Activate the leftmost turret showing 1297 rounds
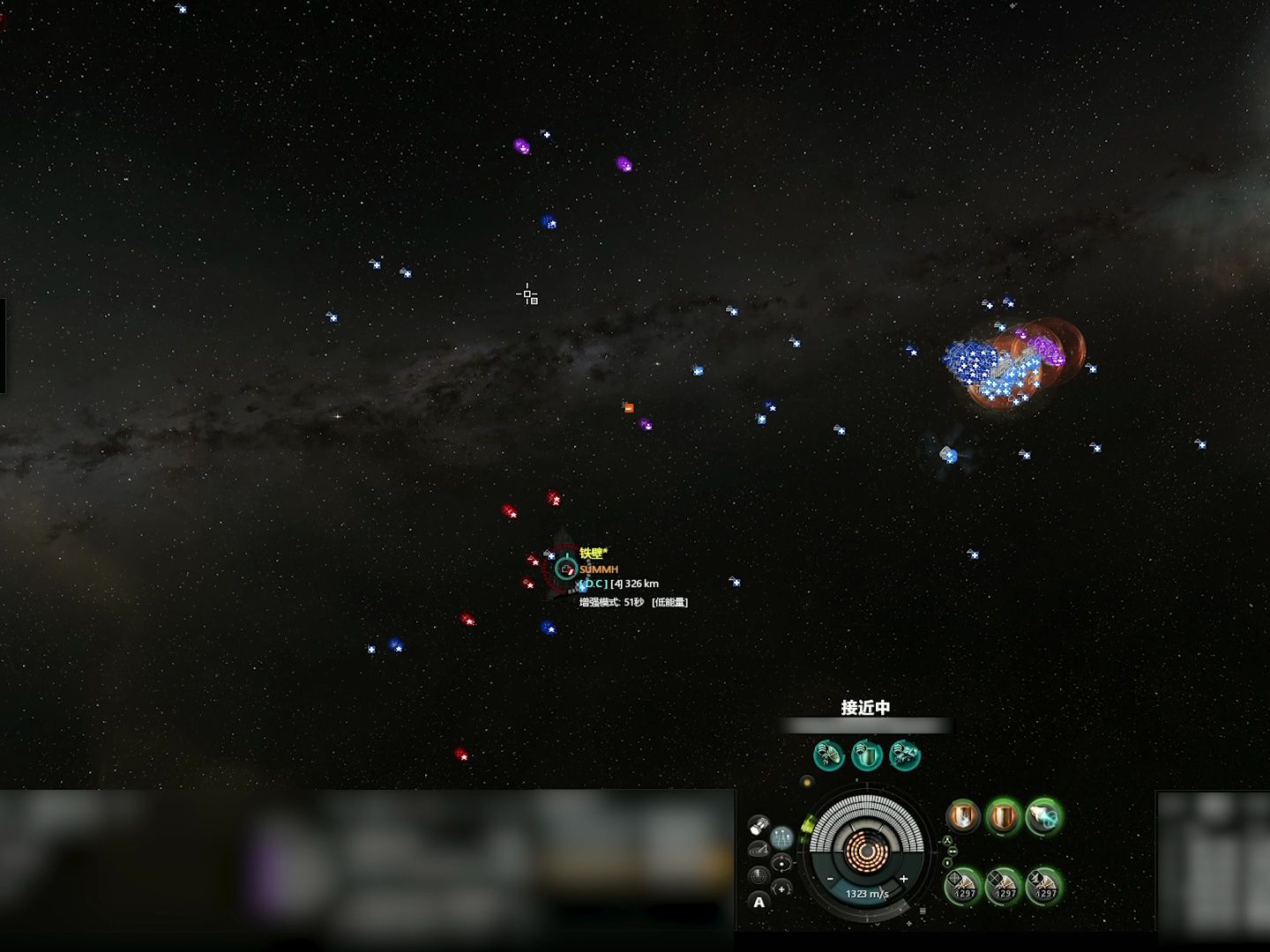 point(962,887)
